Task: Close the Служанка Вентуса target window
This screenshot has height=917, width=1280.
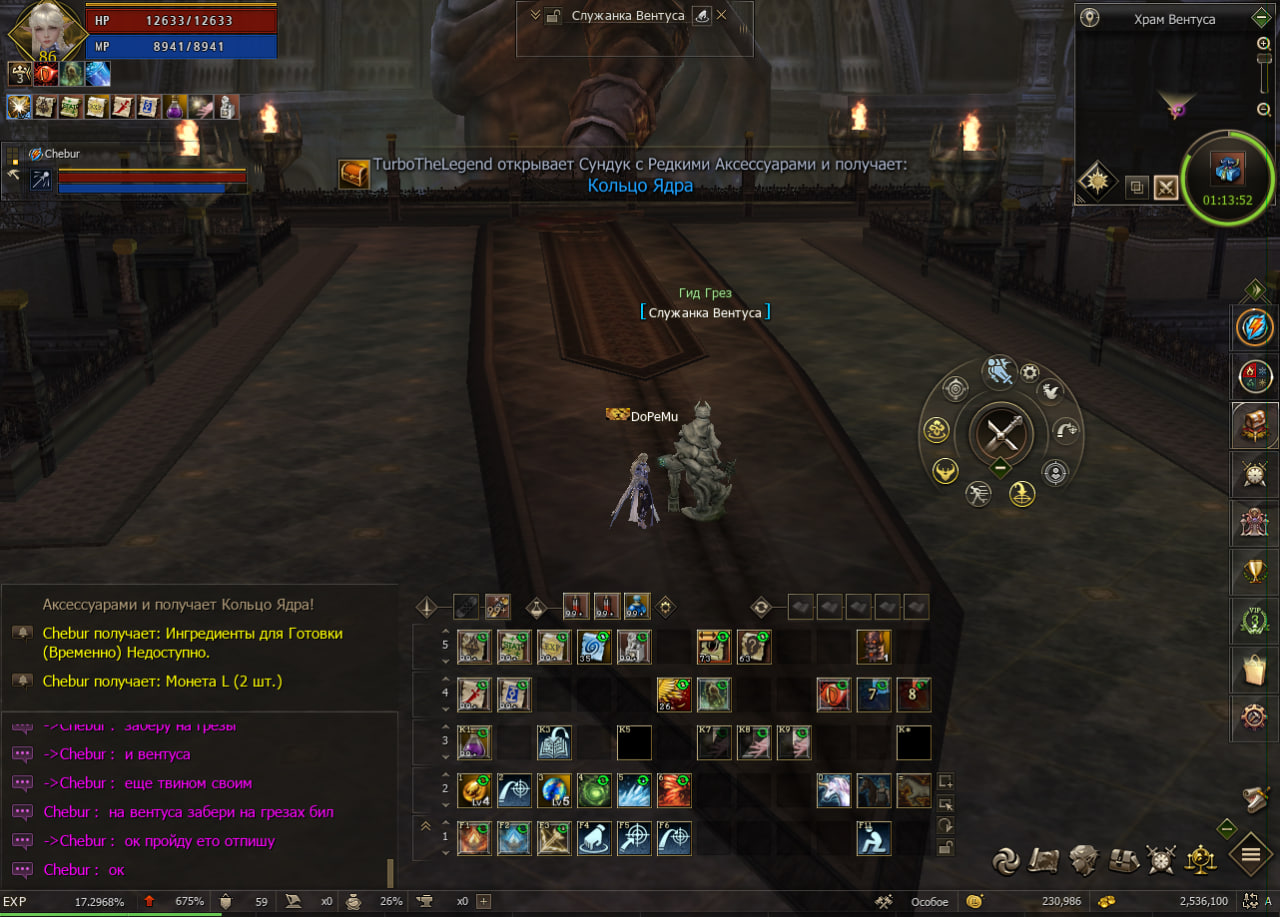Action: tap(722, 15)
